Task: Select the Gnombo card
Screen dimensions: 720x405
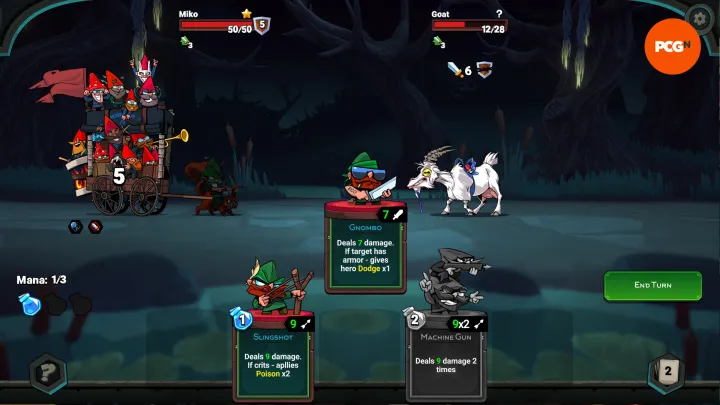Action: [x=365, y=250]
